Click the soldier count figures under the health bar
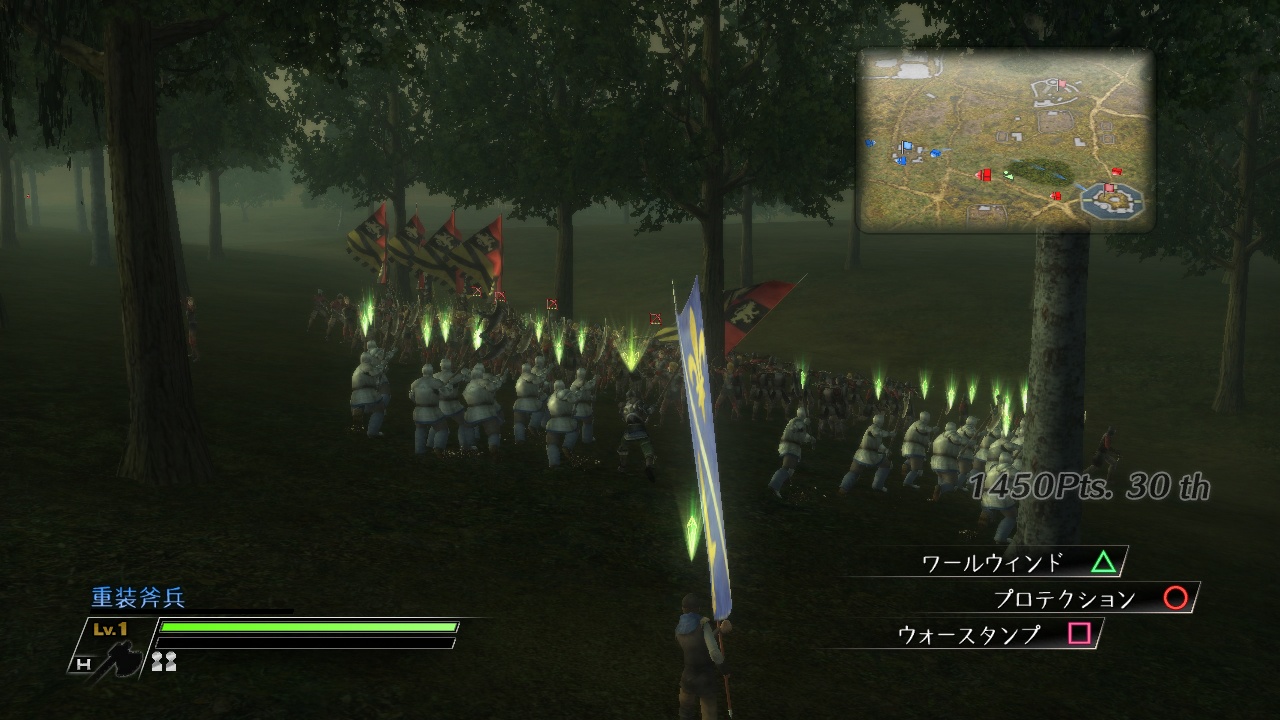1280x720 pixels. [x=164, y=661]
